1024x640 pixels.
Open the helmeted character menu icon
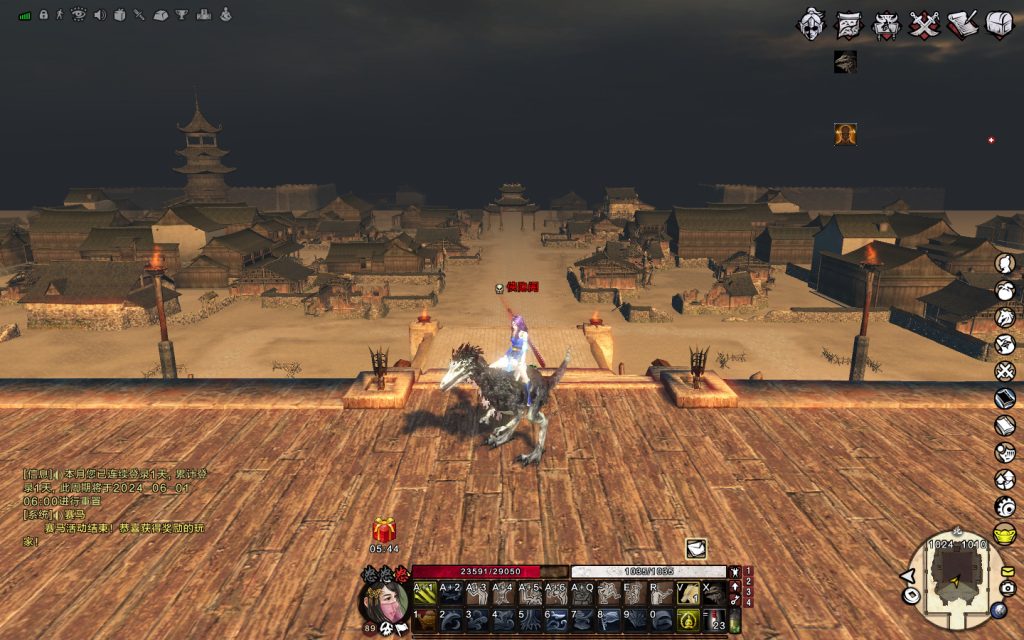(x=813, y=24)
